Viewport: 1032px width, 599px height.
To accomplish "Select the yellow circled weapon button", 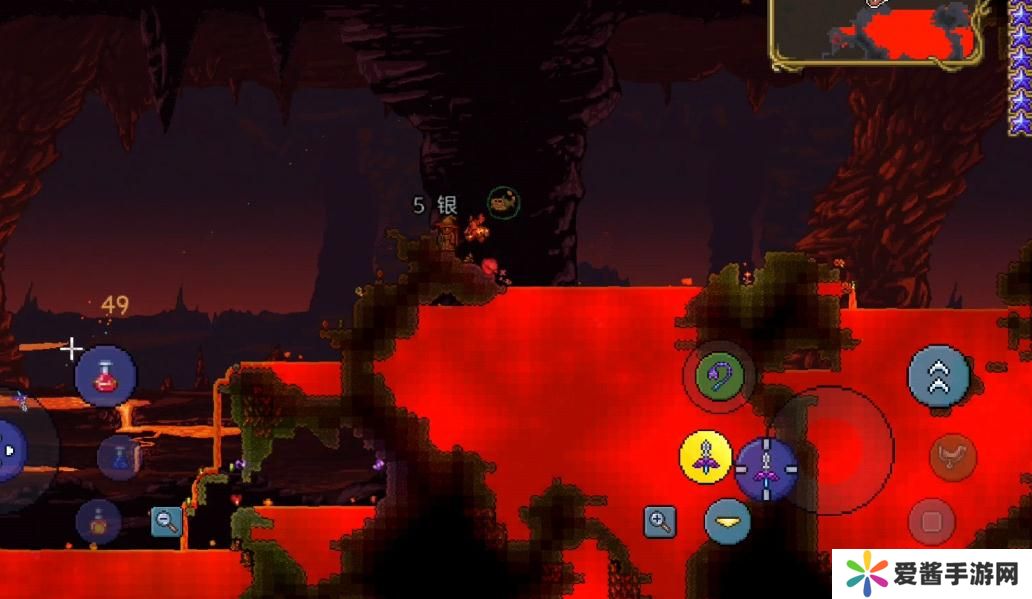I will click(x=706, y=457).
